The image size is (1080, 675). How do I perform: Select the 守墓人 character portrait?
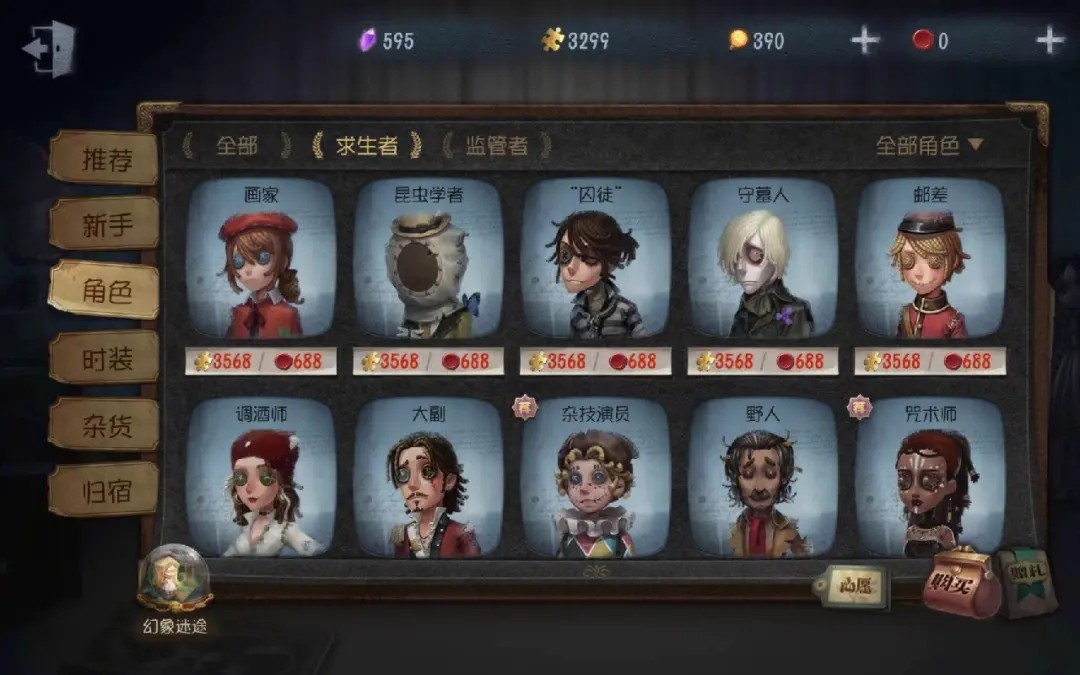762,261
